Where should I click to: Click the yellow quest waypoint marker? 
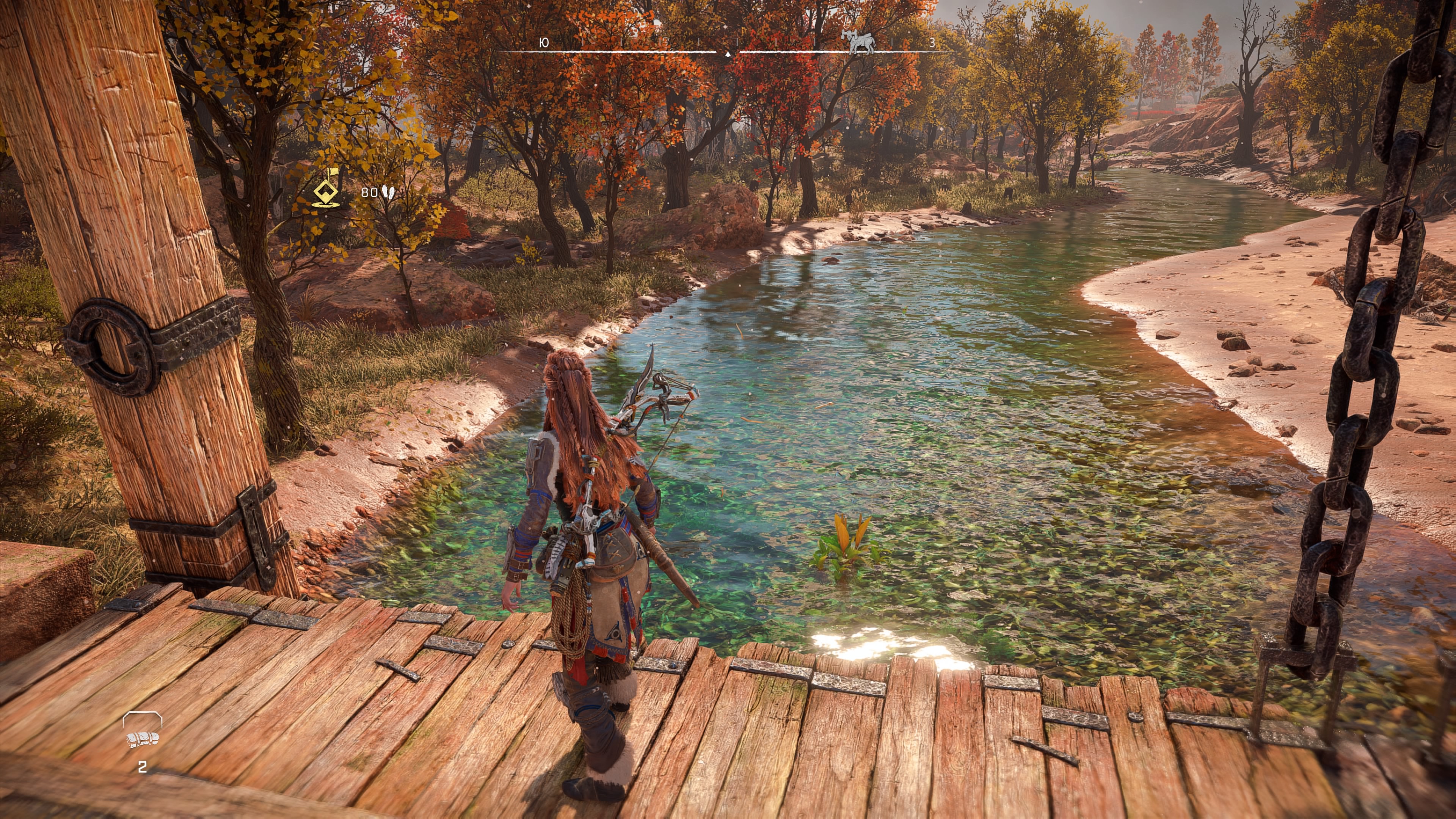click(326, 188)
